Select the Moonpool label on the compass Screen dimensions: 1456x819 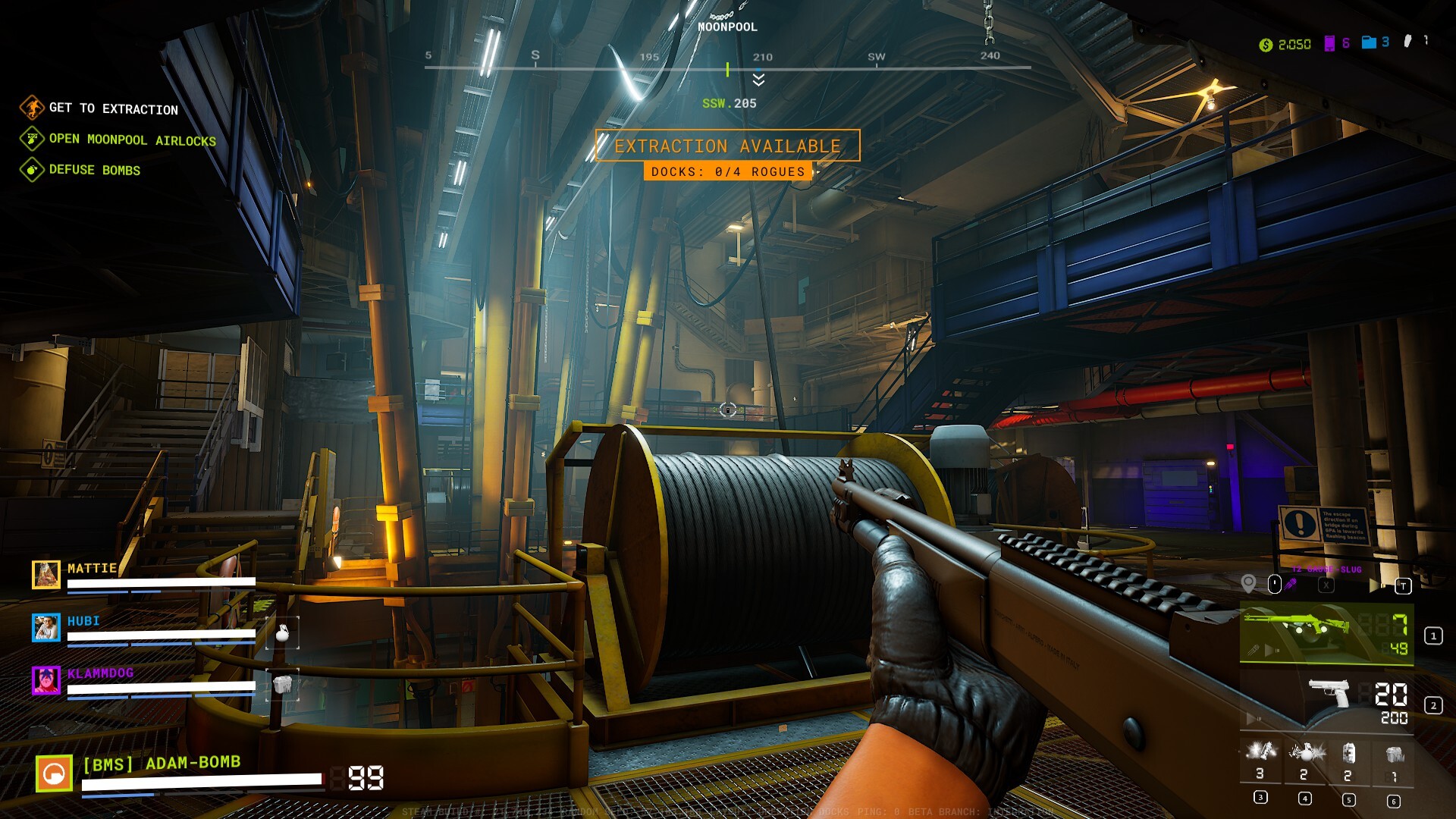727,27
